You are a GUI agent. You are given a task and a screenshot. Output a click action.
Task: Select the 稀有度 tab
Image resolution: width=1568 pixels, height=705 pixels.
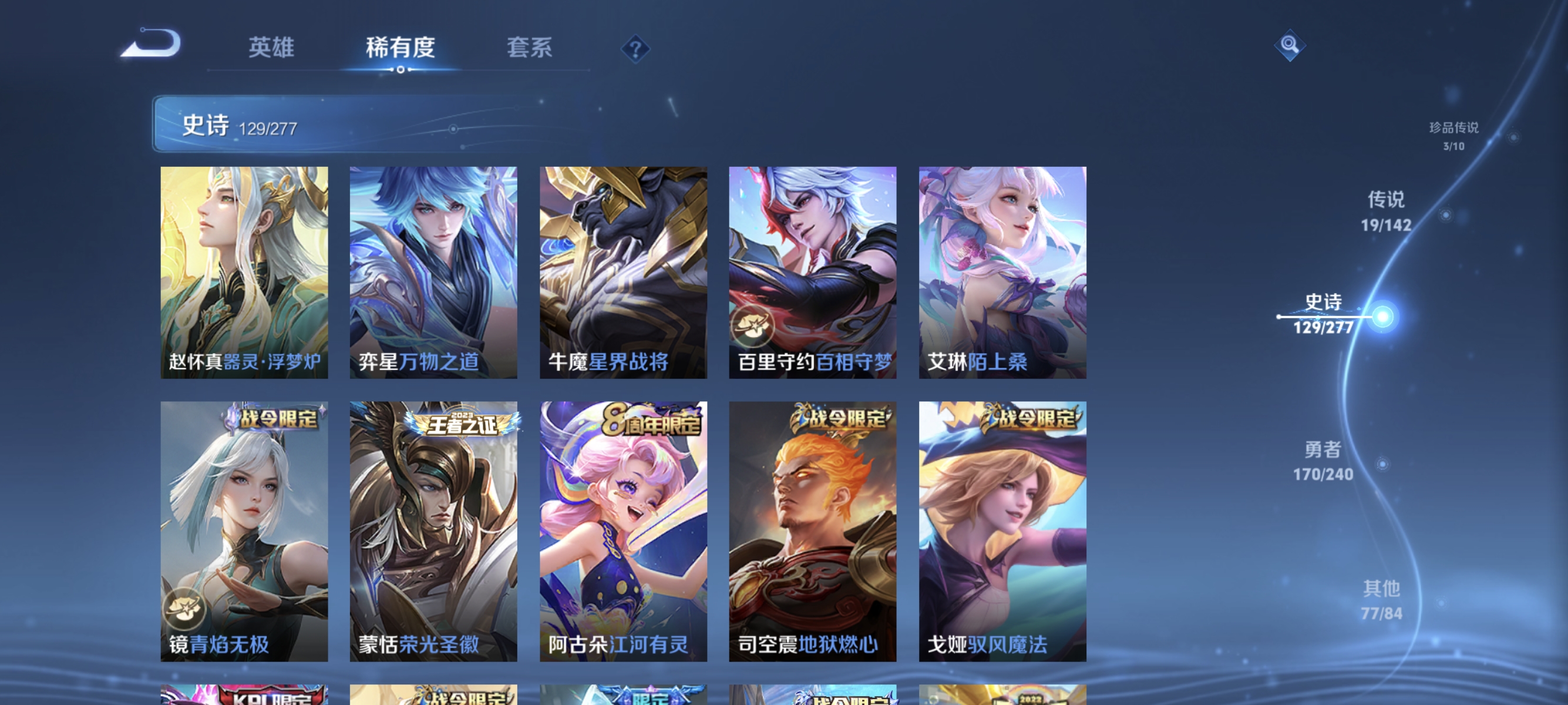pyautogui.click(x=401, y=48)
